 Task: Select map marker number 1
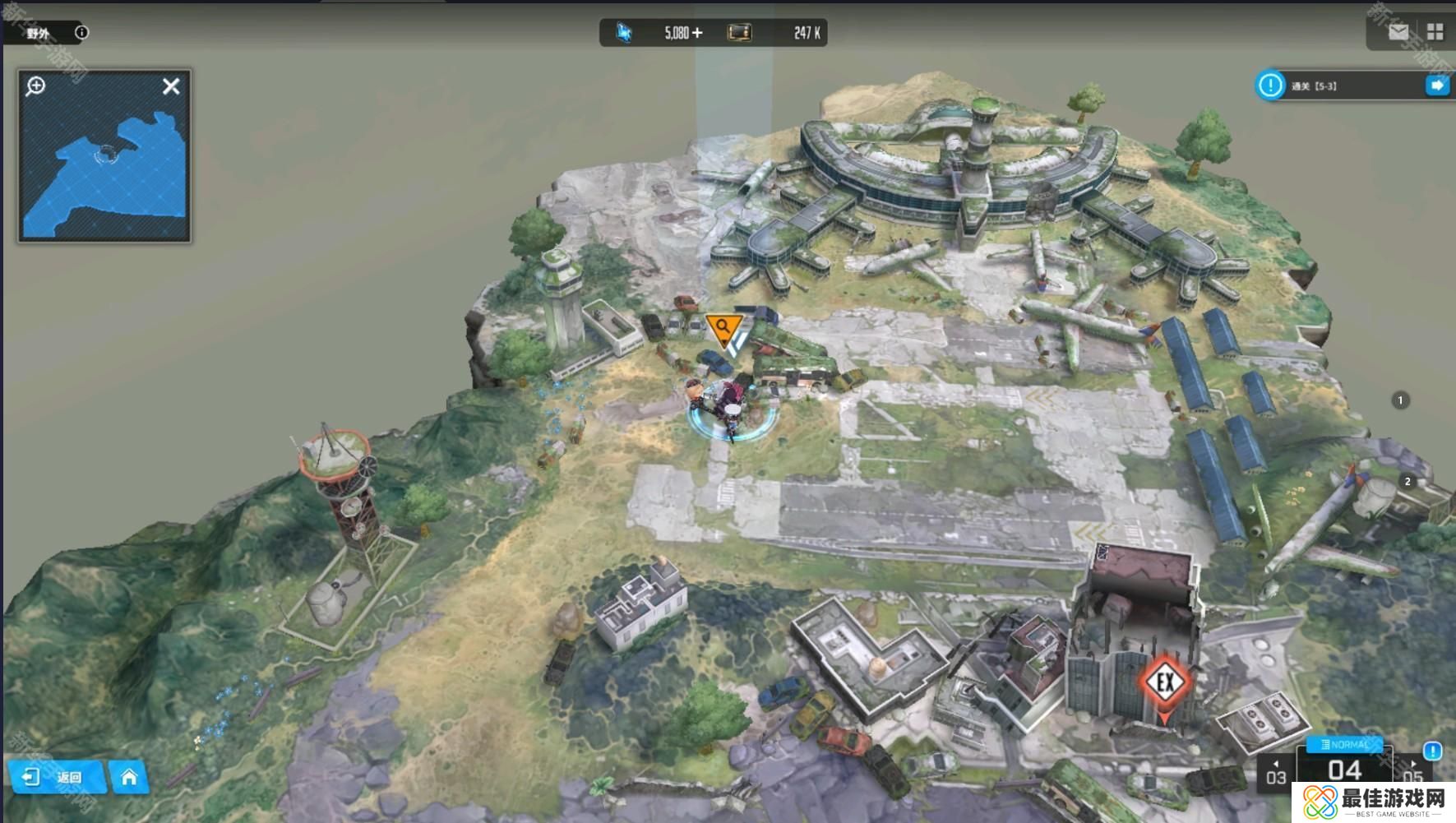point(1400,400)
